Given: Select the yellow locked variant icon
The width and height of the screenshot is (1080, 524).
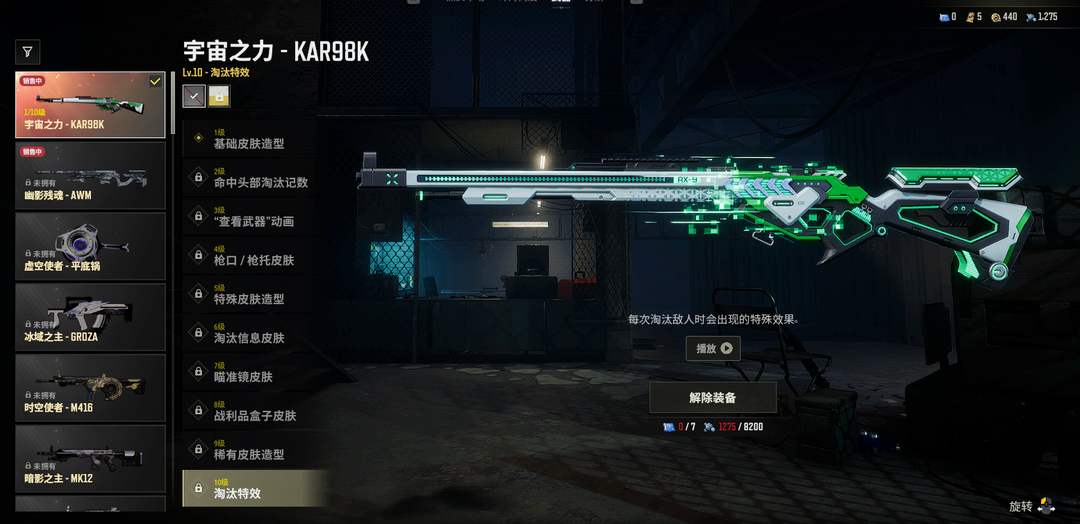Looking at the screenshot, I should [219, 96].
